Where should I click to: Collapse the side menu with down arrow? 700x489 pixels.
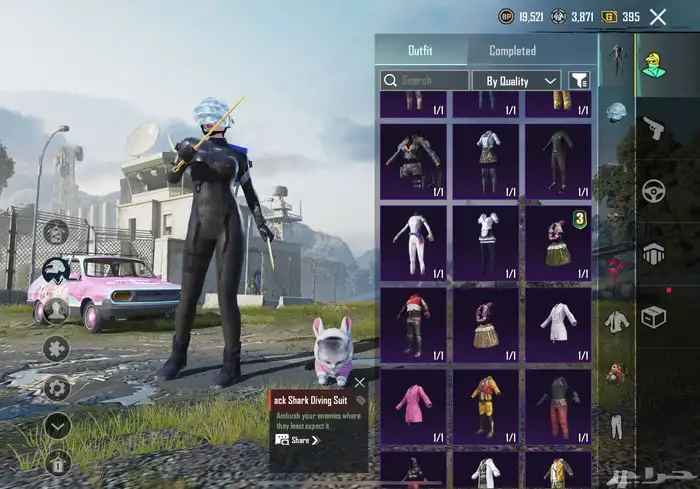point(57,425)
